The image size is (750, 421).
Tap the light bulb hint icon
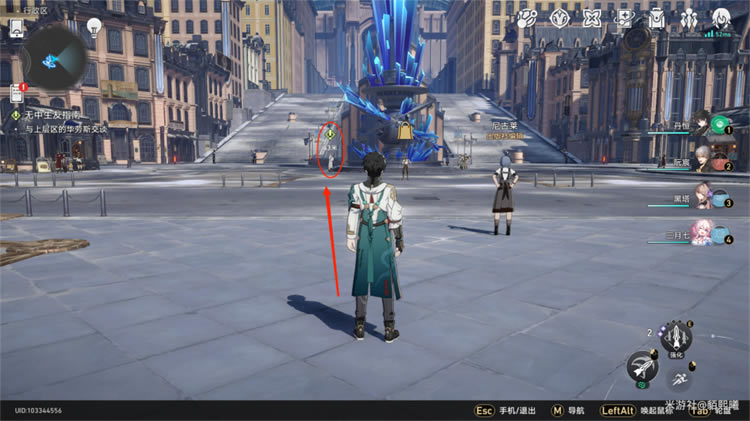94,26
